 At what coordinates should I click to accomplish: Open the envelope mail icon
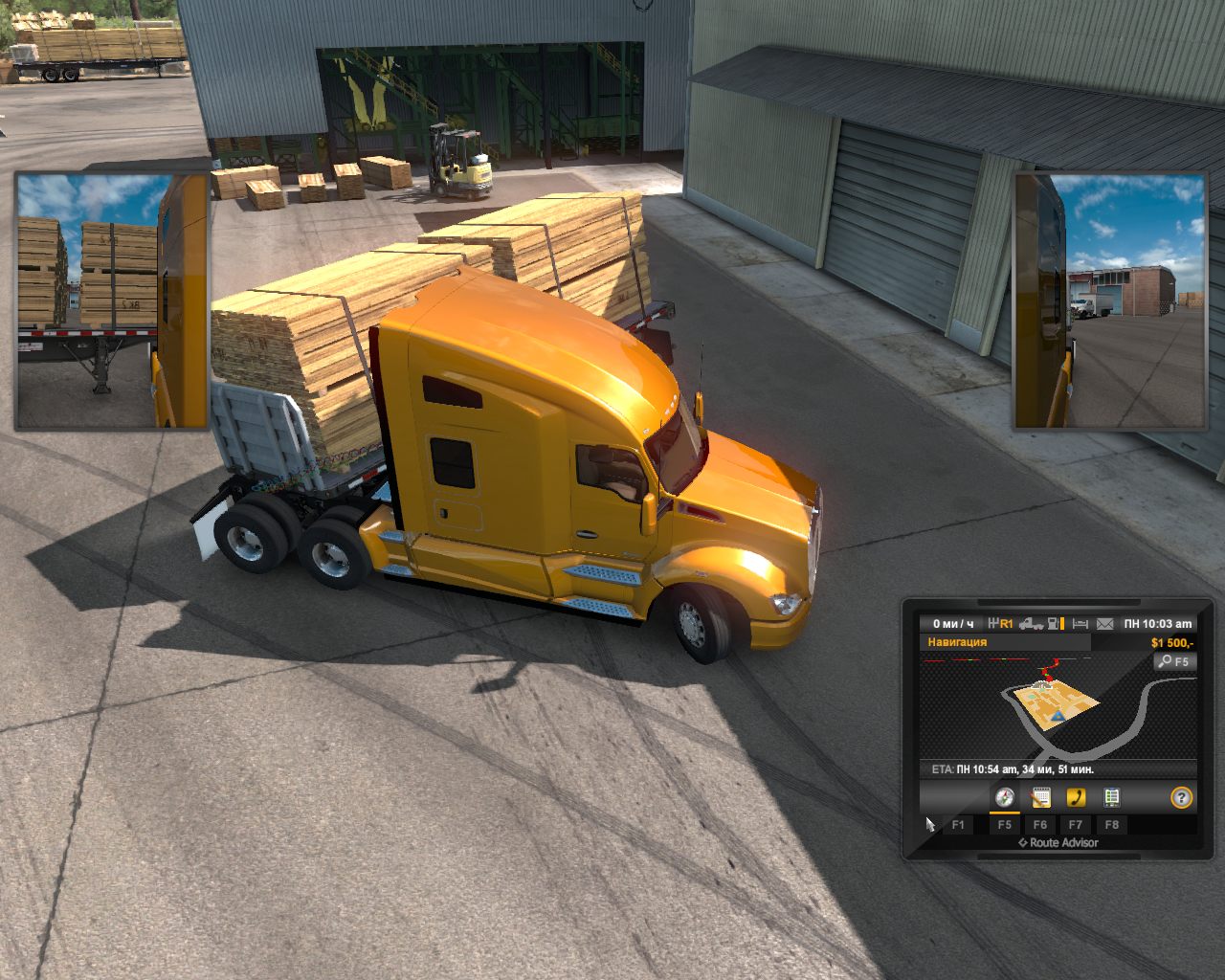[1105, 624]
